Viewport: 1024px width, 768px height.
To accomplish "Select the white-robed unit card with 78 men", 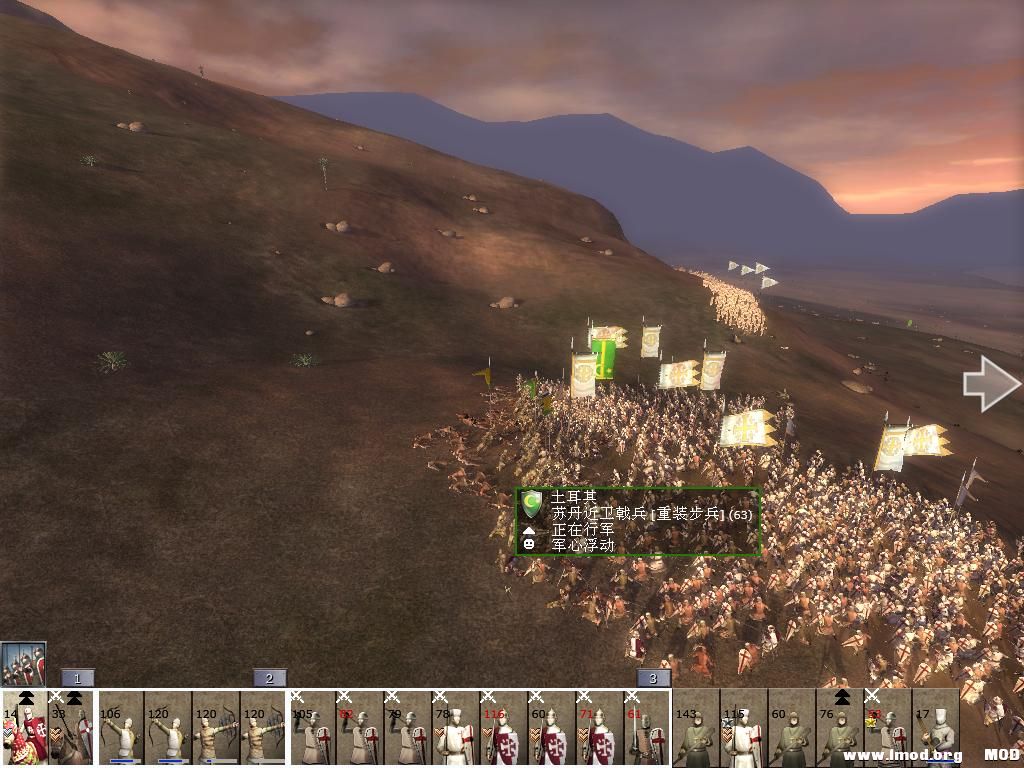I will coord(455,730).
